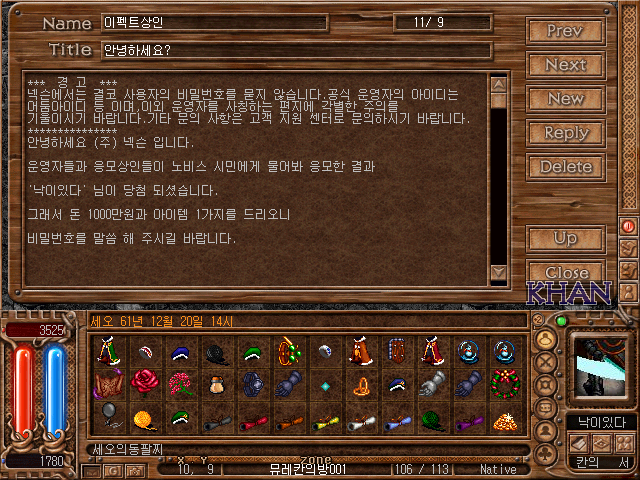Go to the previous mail with Prev
640x480 pixels.
point(565,31)
